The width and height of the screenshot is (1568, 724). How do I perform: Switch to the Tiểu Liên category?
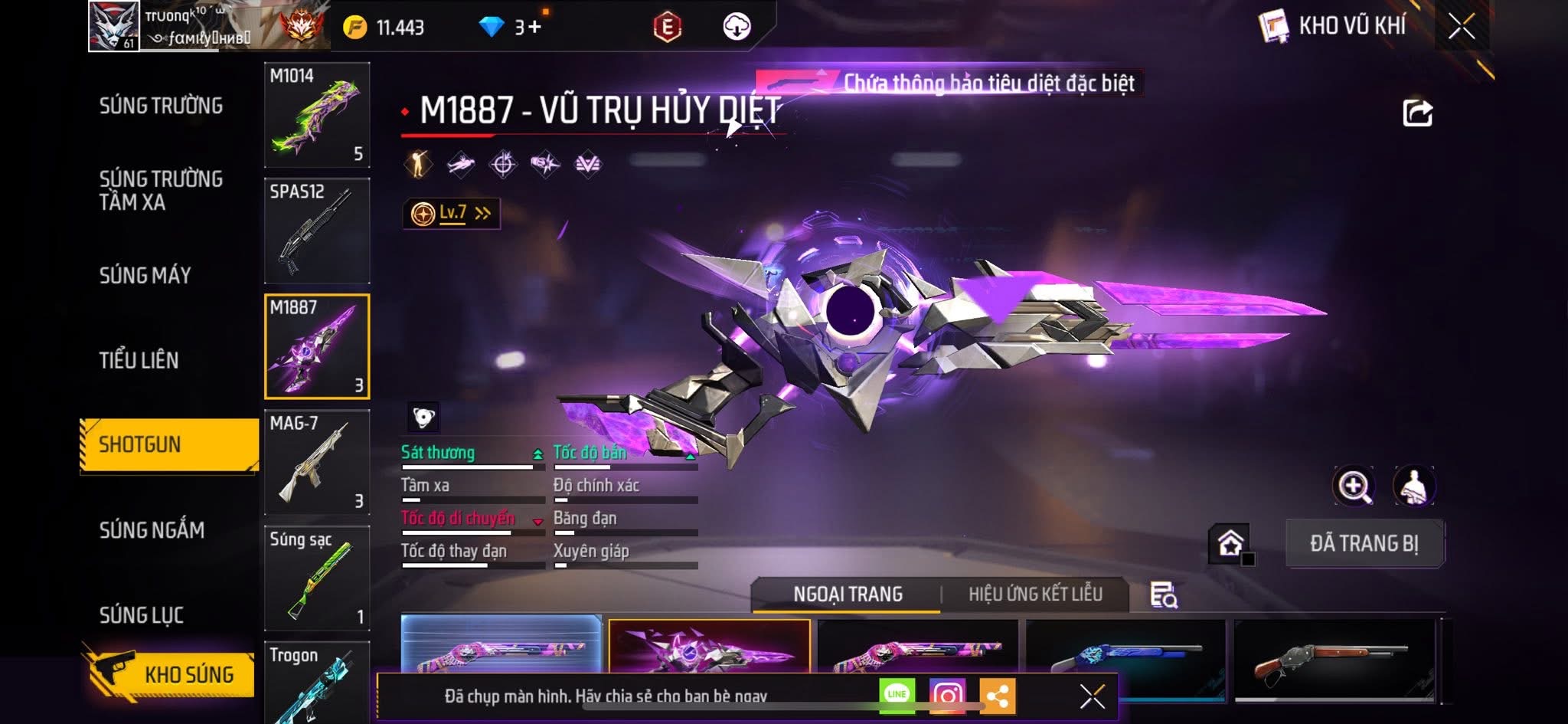[x=139, y=360]
